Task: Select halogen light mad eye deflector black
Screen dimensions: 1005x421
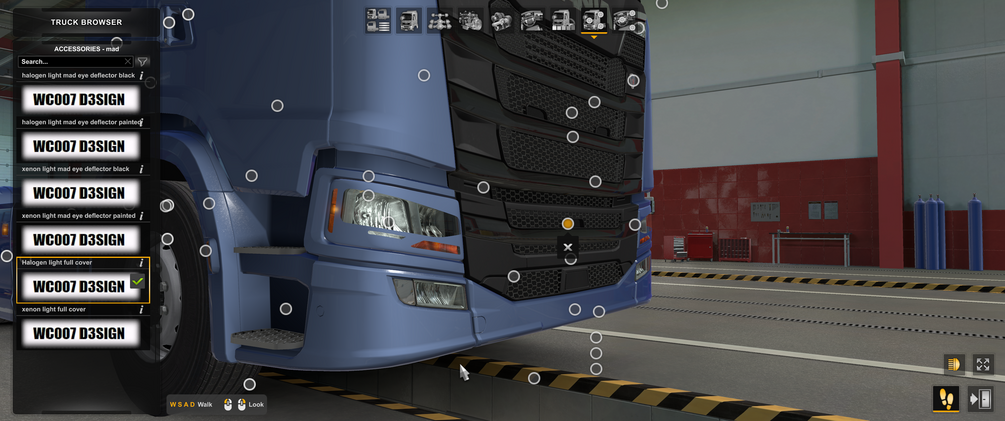Action: coord(79,99)
